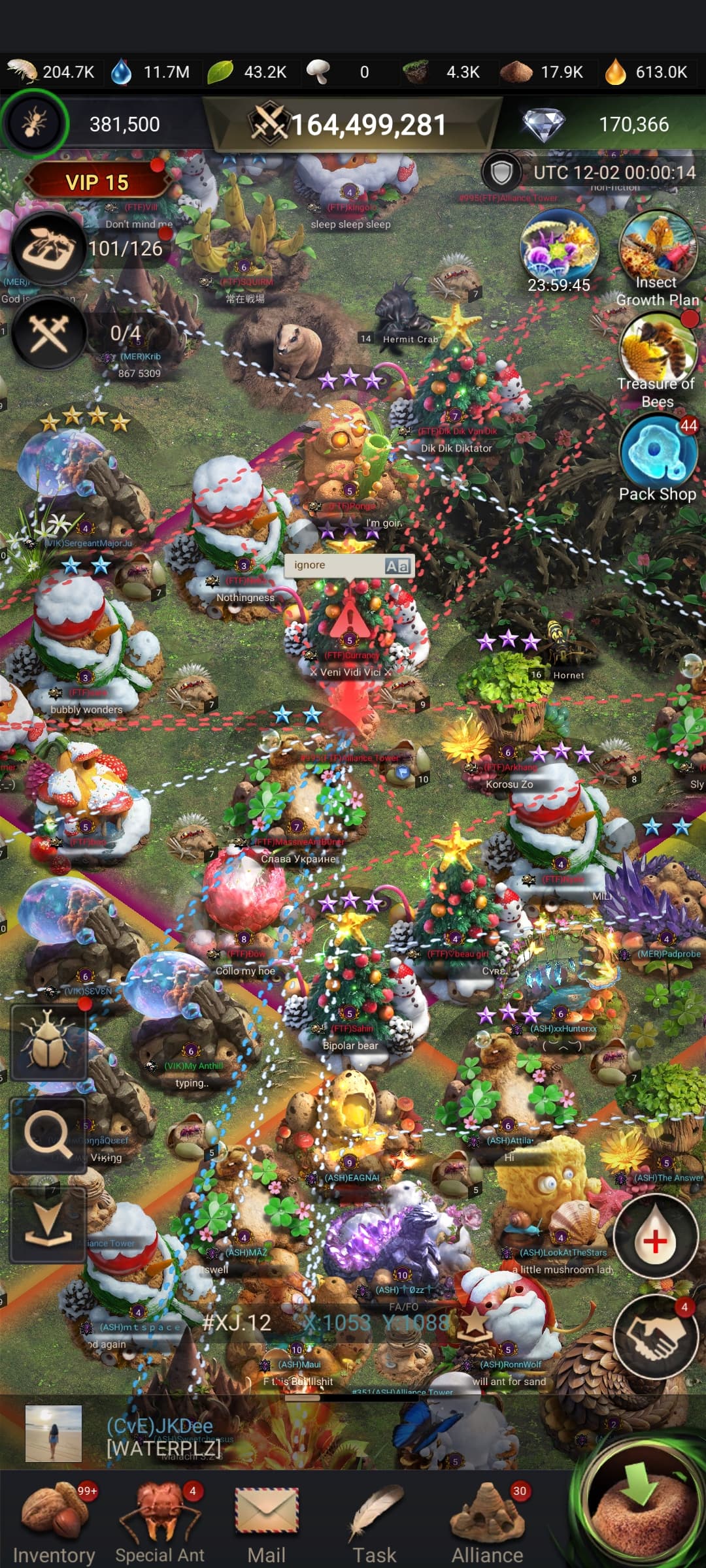Tap the red plus droplet button
The width and height of the screenshot is (706, 1568).
[x=654, y=1239]
